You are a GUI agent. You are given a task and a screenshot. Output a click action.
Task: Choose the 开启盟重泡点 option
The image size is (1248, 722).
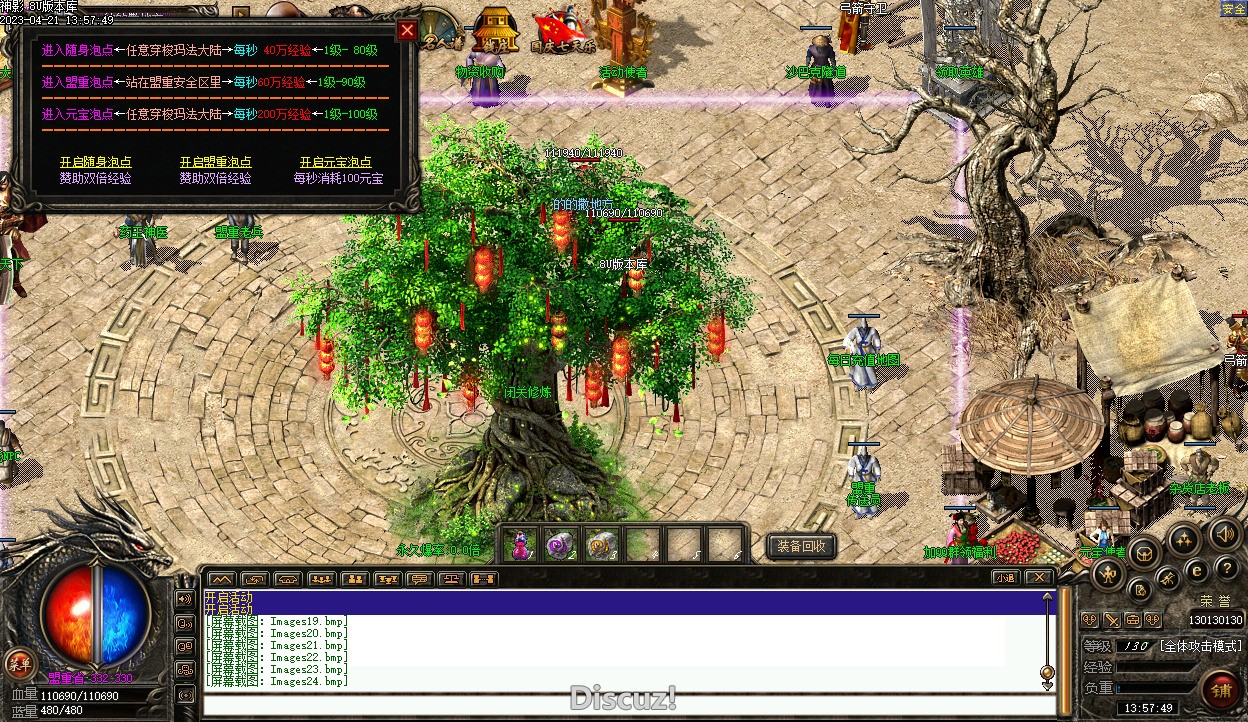click(x=215, y=162)
